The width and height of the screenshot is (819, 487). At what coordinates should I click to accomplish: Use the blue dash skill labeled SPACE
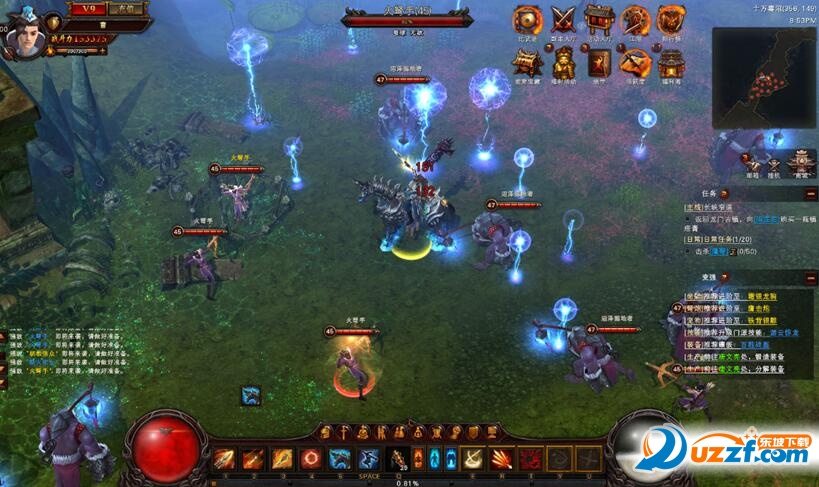point(369,459)
